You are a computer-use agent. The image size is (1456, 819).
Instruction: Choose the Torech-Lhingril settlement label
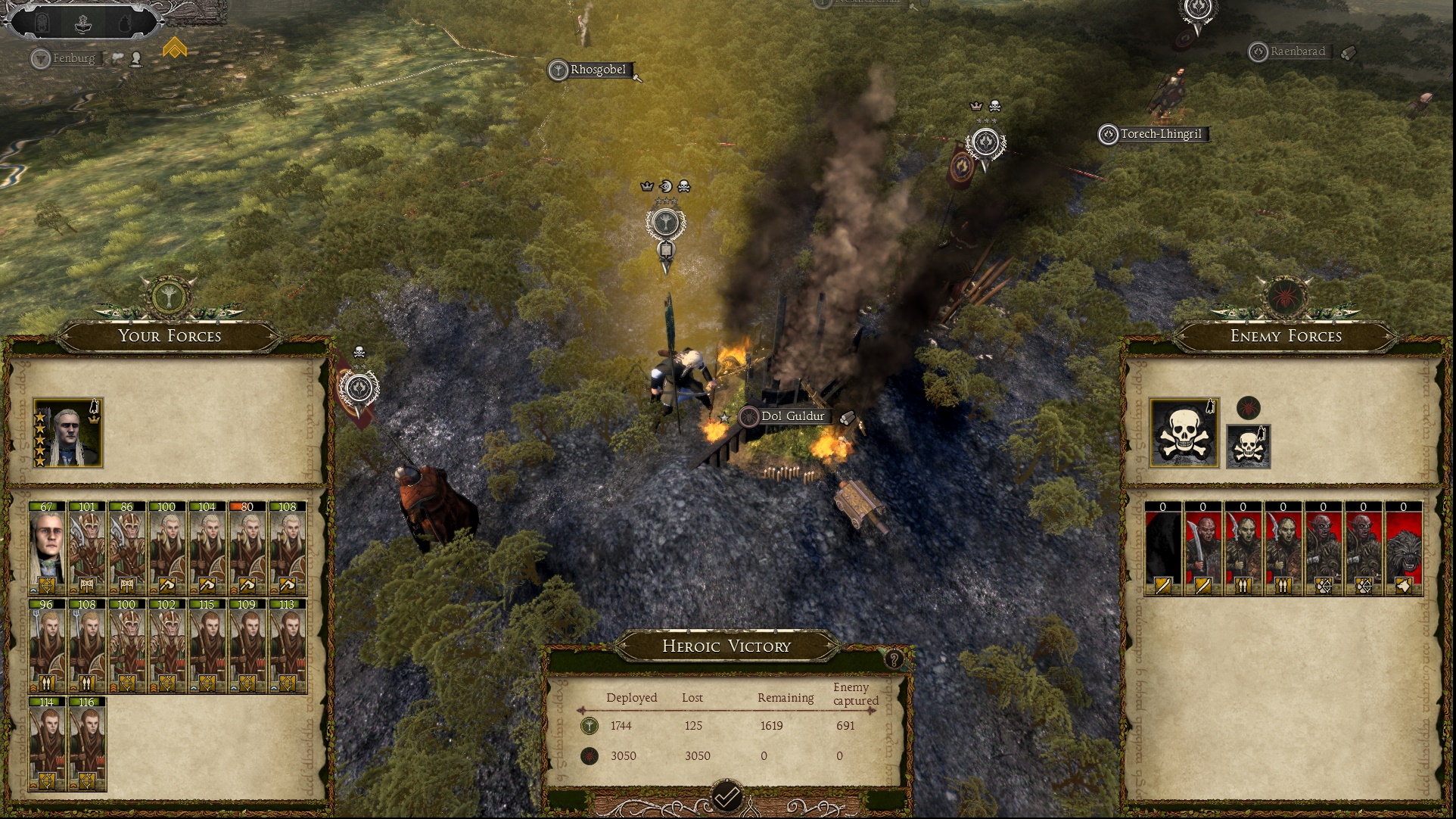coord(1160,134)
